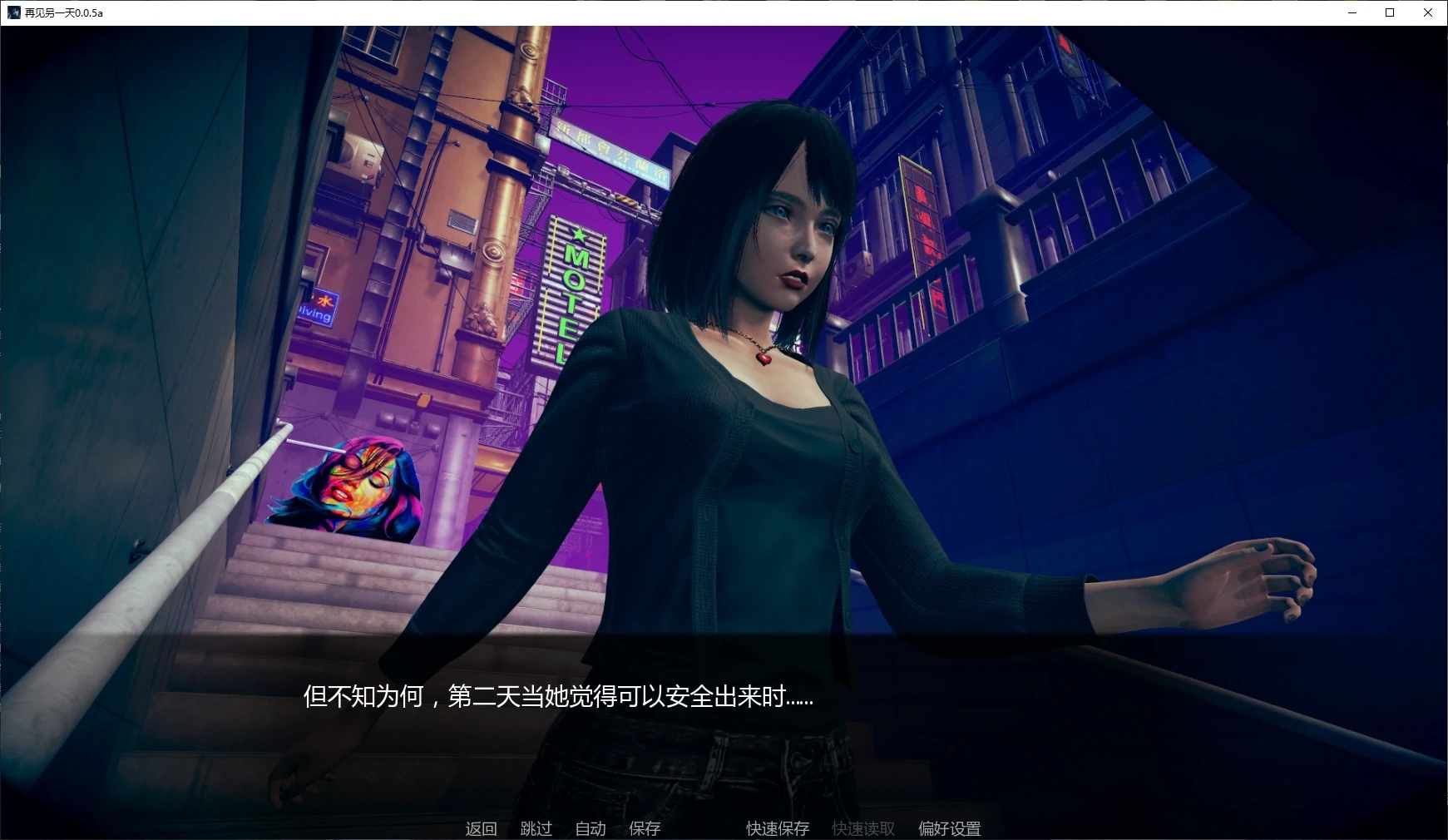Image resolution: width=1448 pixels, height=840 pixels.
Task: Enable 跳过 skip mode
Action: tap(536, 828)
